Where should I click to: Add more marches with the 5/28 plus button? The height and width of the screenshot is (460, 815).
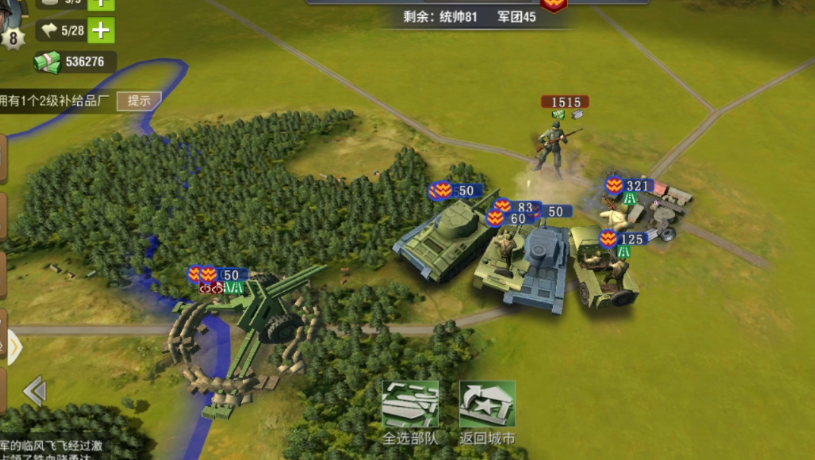coord(101,30)
